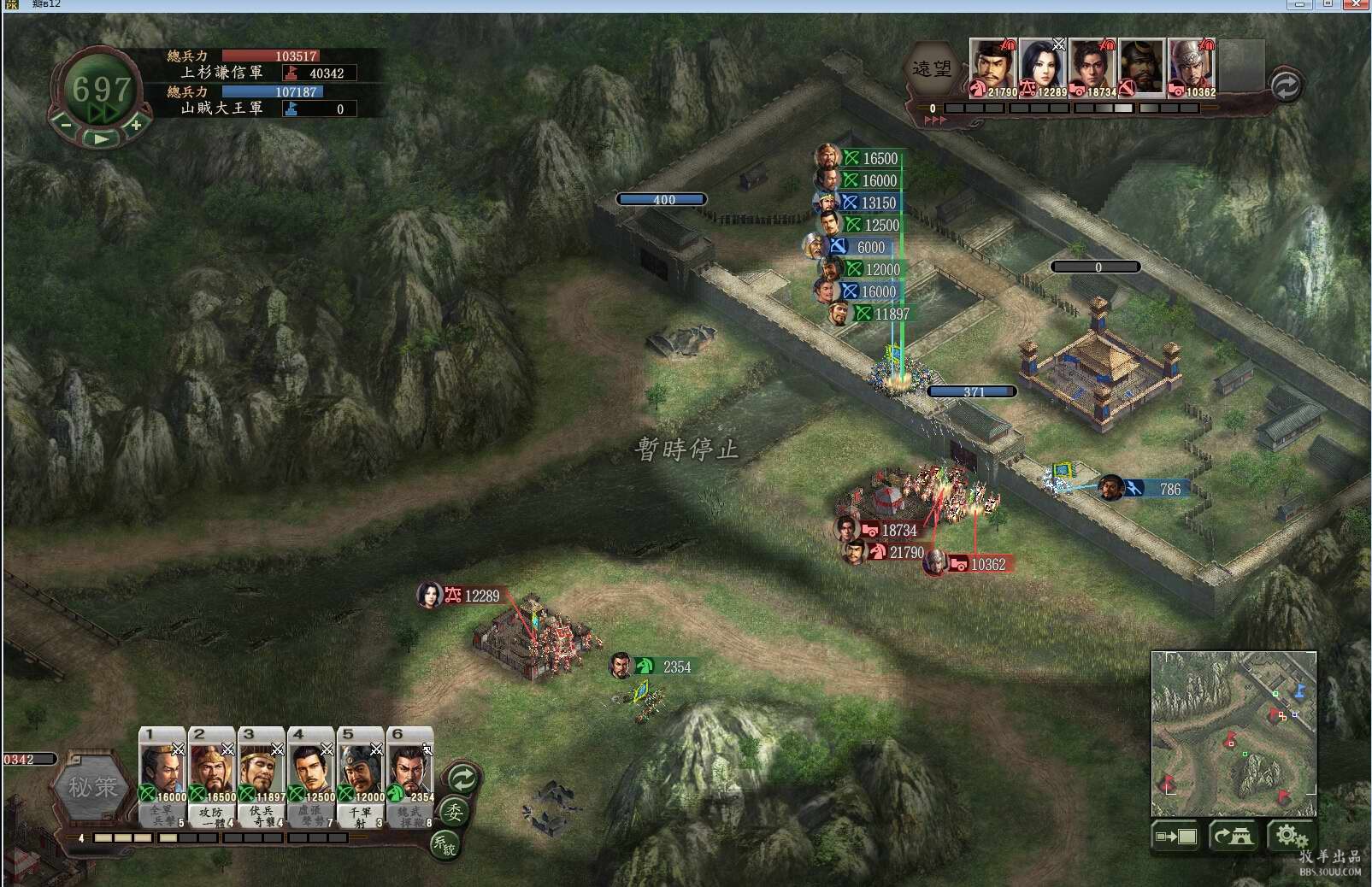This screenshot has height=887, width=1372.
Task: Open settings via the gears button
Action: [x=1291, y=836]
